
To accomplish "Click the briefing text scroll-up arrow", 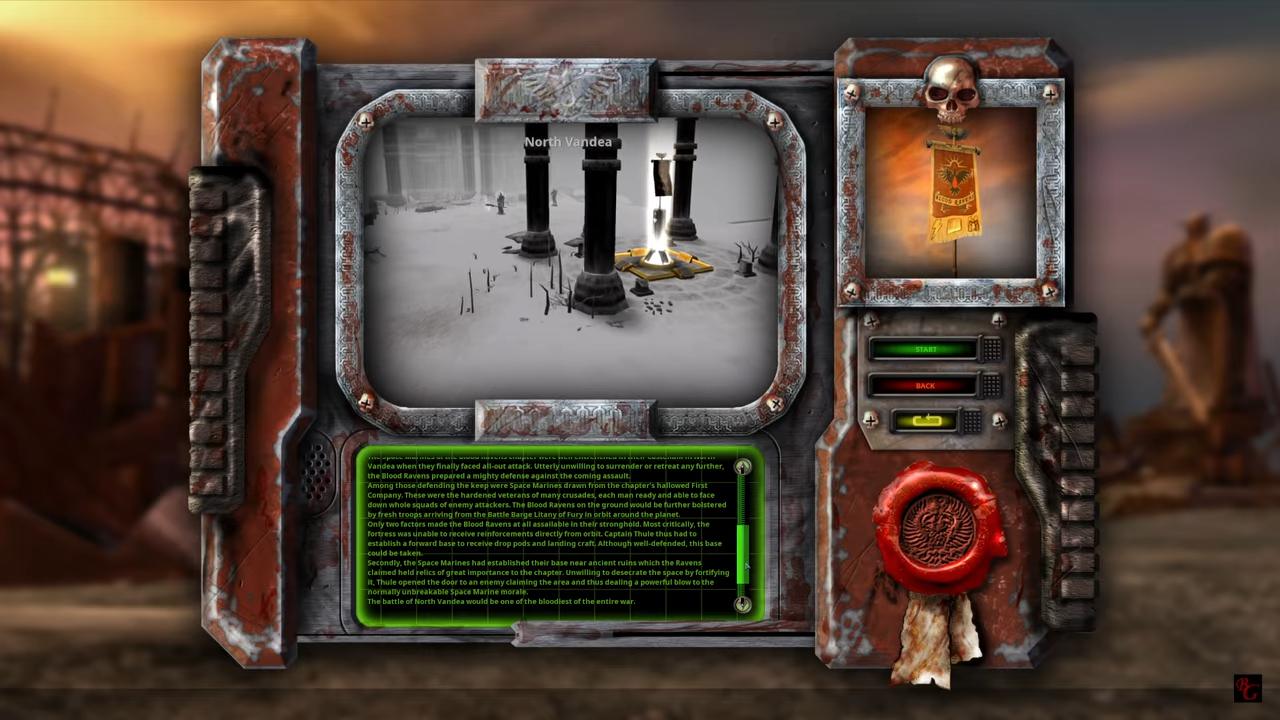I will click(x=742, y=467).
